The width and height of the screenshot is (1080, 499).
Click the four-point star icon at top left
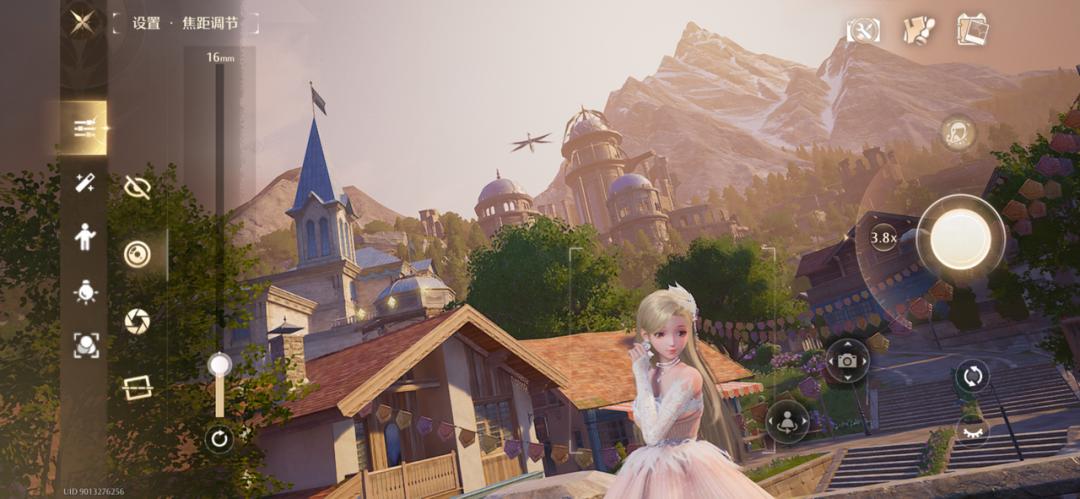tap(83, 24)
